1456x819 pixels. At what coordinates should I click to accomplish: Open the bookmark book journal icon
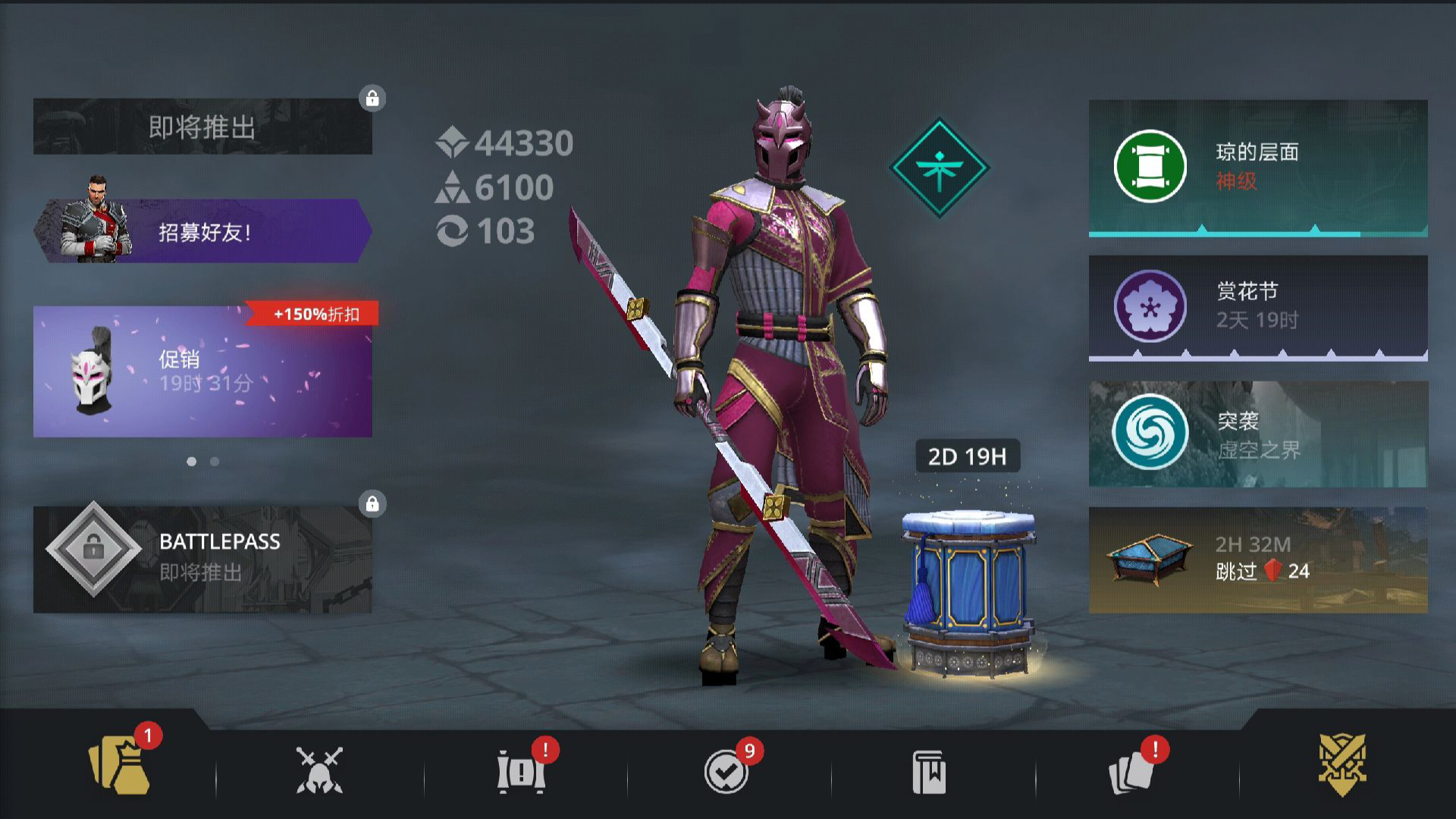(x=929, y=772)
